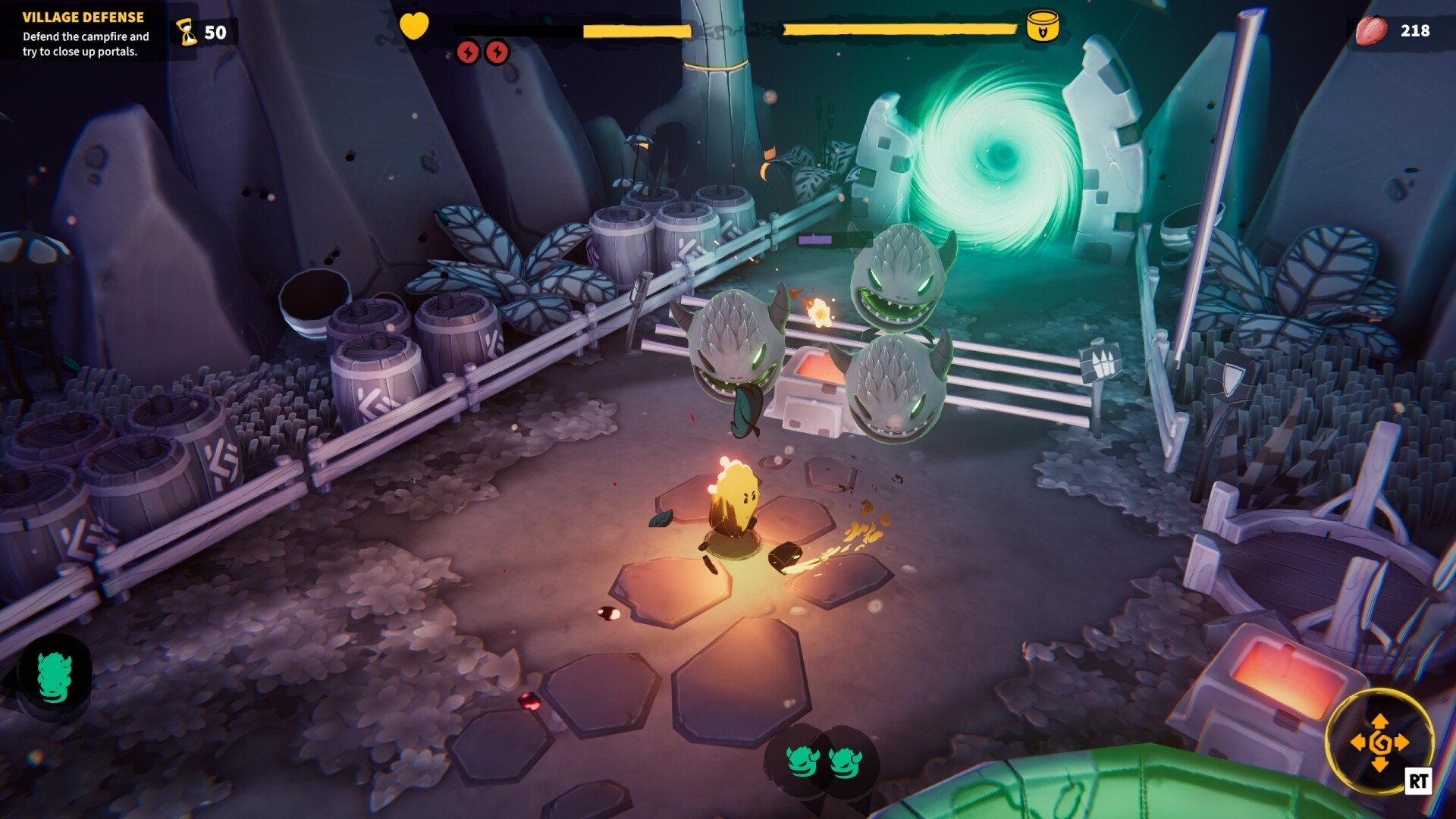Viewport: 1456px width, 819px height.
Task: Click the left red lightning charge icon
Action: (469, 53)
